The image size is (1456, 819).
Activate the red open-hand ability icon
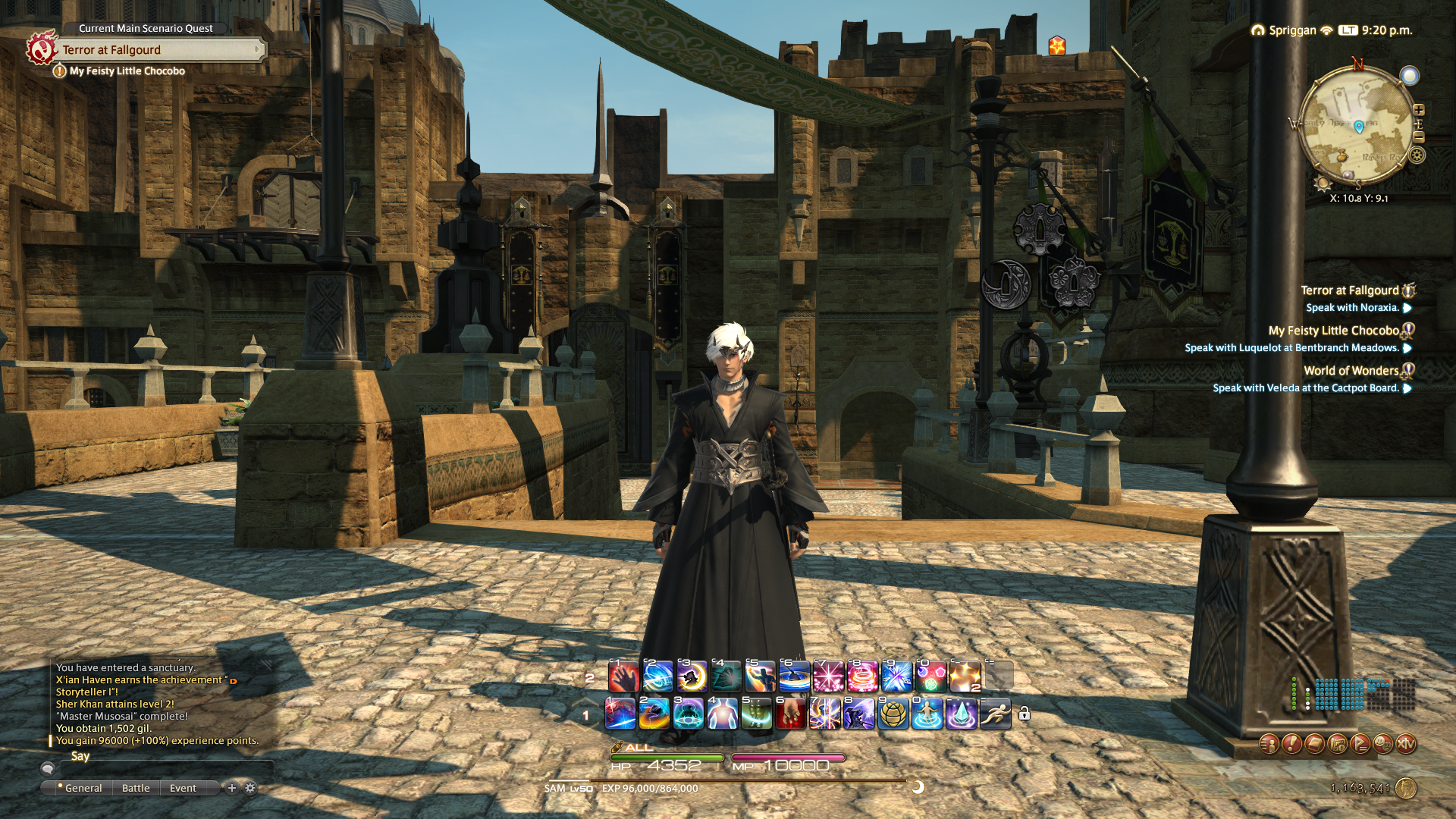point(623,676)
